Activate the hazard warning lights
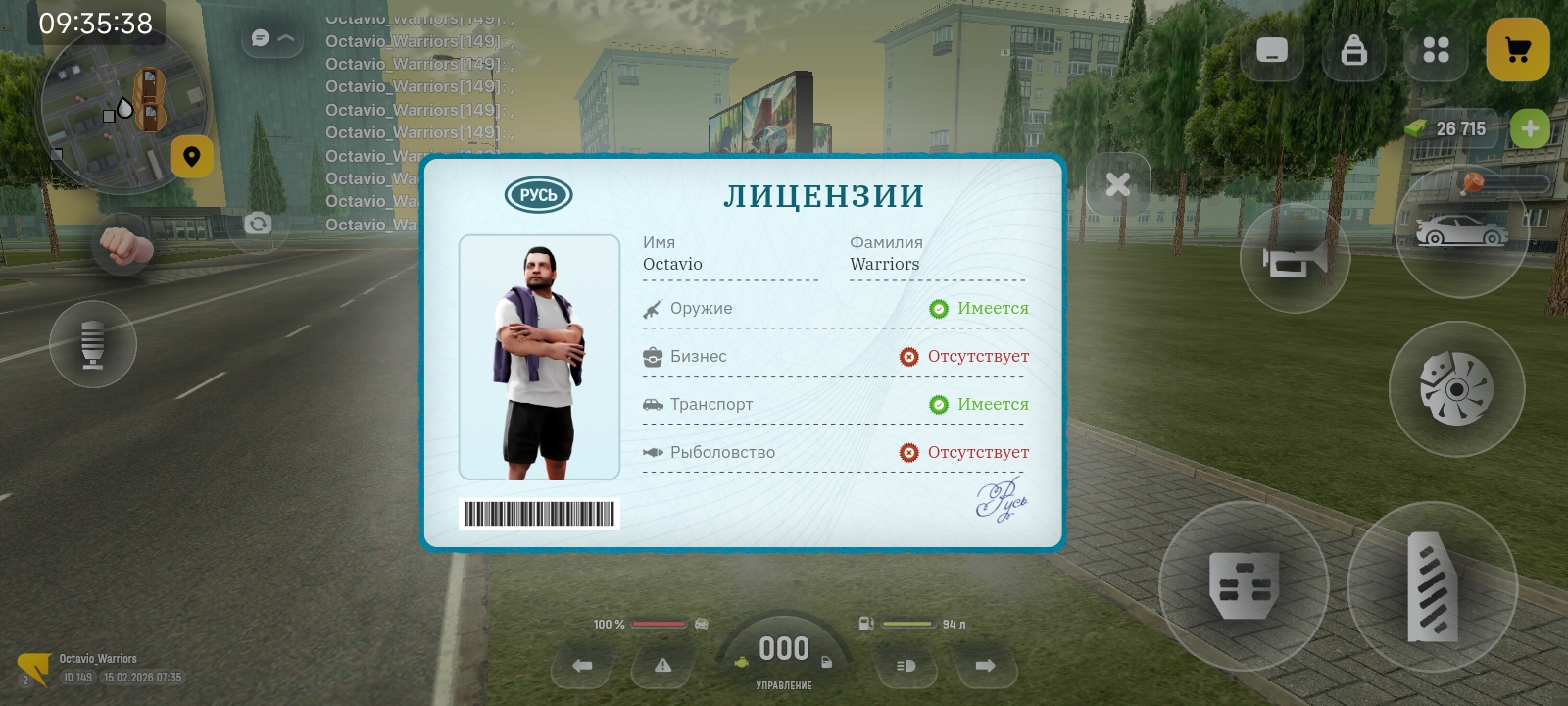 pyautogui.click(x=663, y=666)
